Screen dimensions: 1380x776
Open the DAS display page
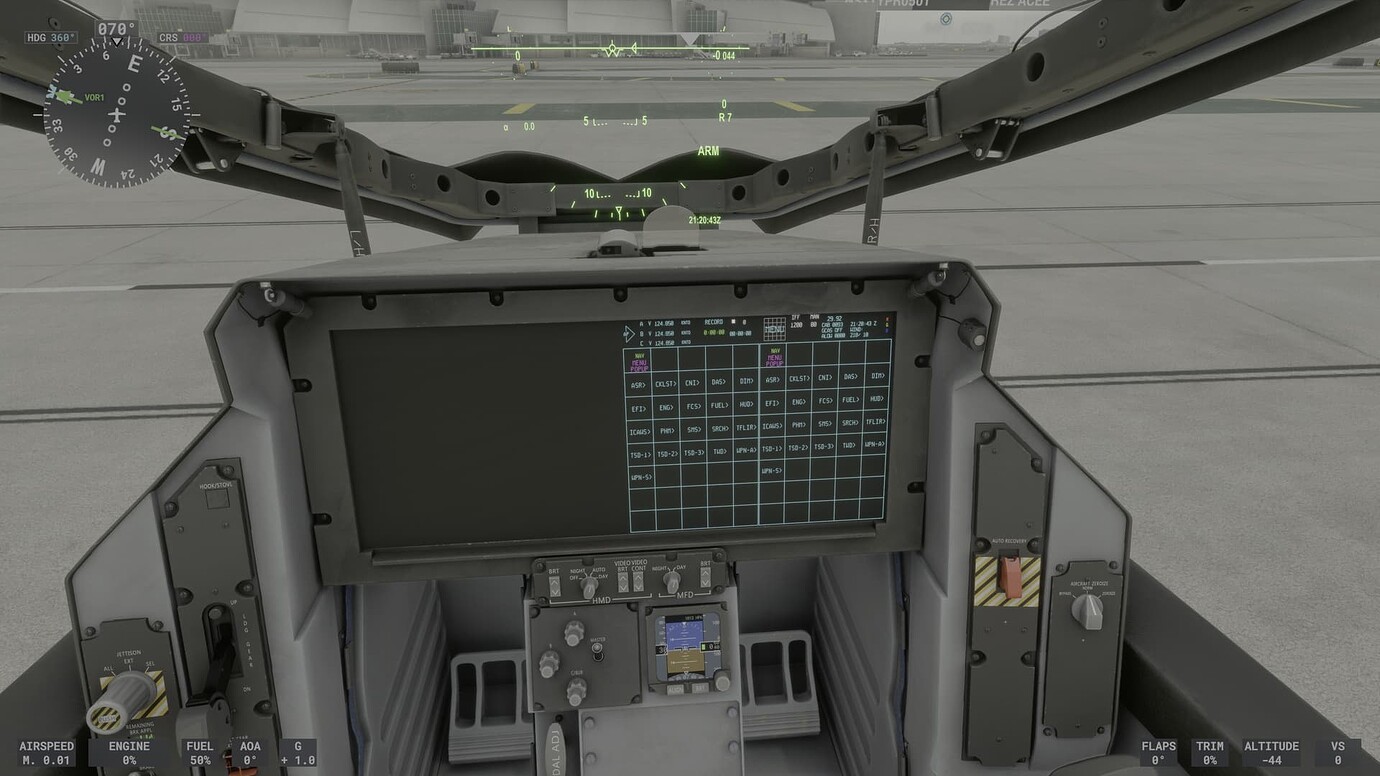[x=716, y=380]
